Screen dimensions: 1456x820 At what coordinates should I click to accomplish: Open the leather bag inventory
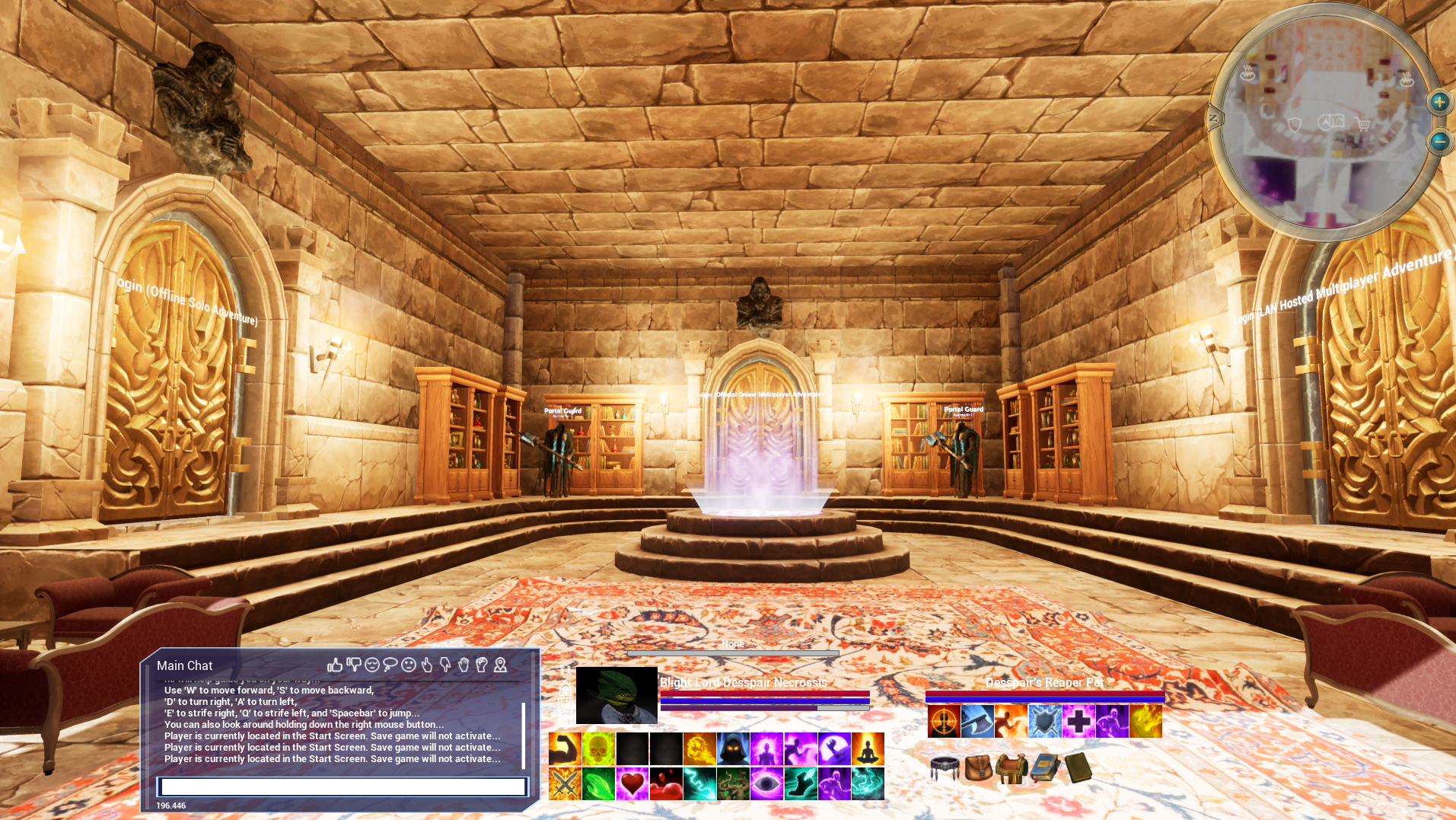point(978,768)
